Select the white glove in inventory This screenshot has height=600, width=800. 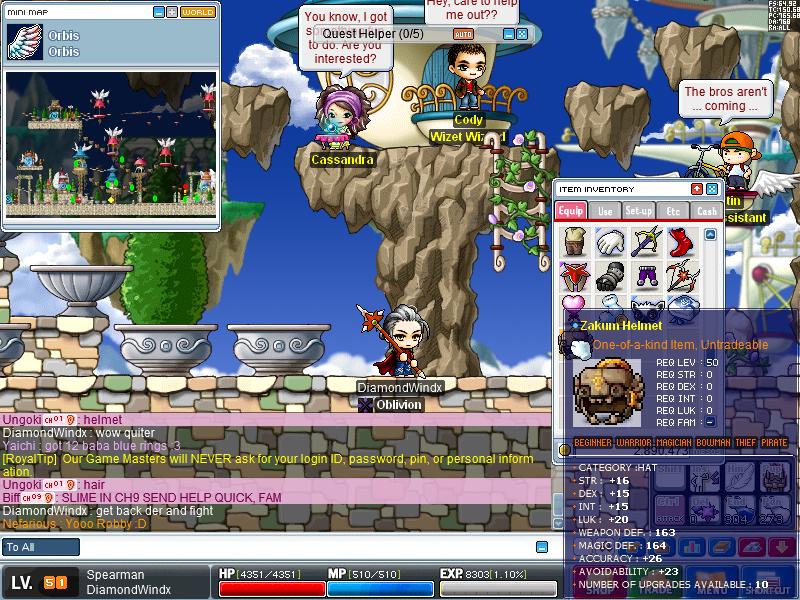(610, 242)
